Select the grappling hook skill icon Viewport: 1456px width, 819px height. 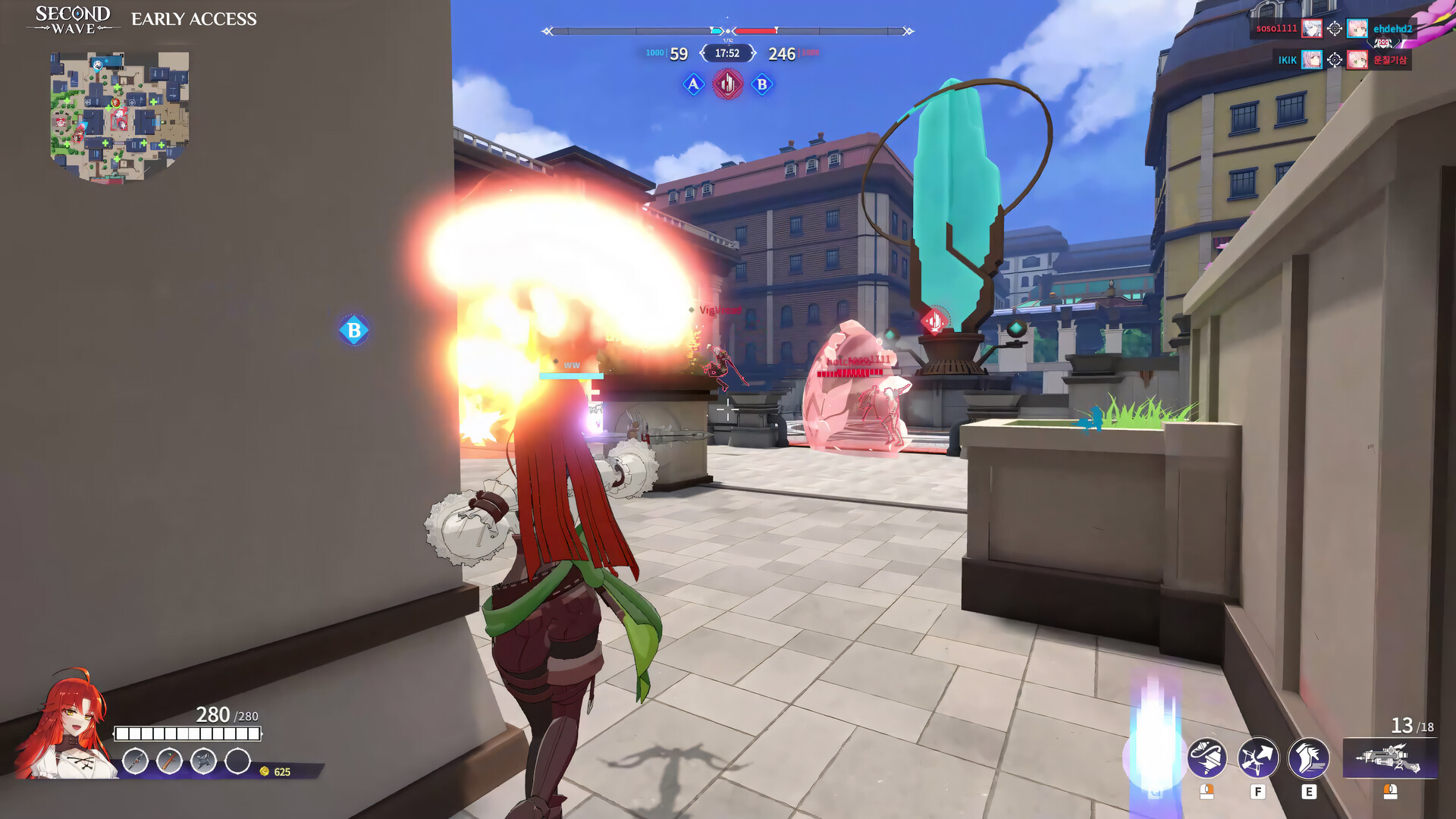pyautogui.click(x=1207, y=758)
